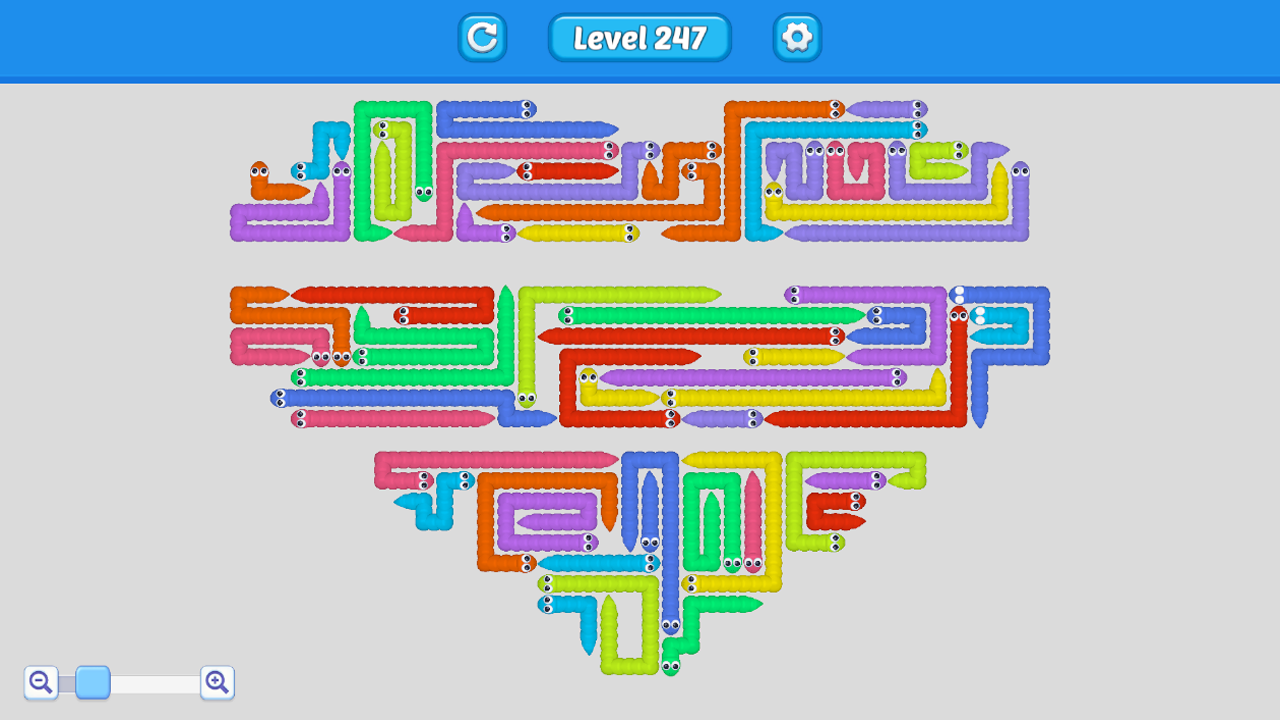Image resolution: width=1280 pixels, height=720 pixels.
Task: Click the restart level icon
Action: click(482, 39)
